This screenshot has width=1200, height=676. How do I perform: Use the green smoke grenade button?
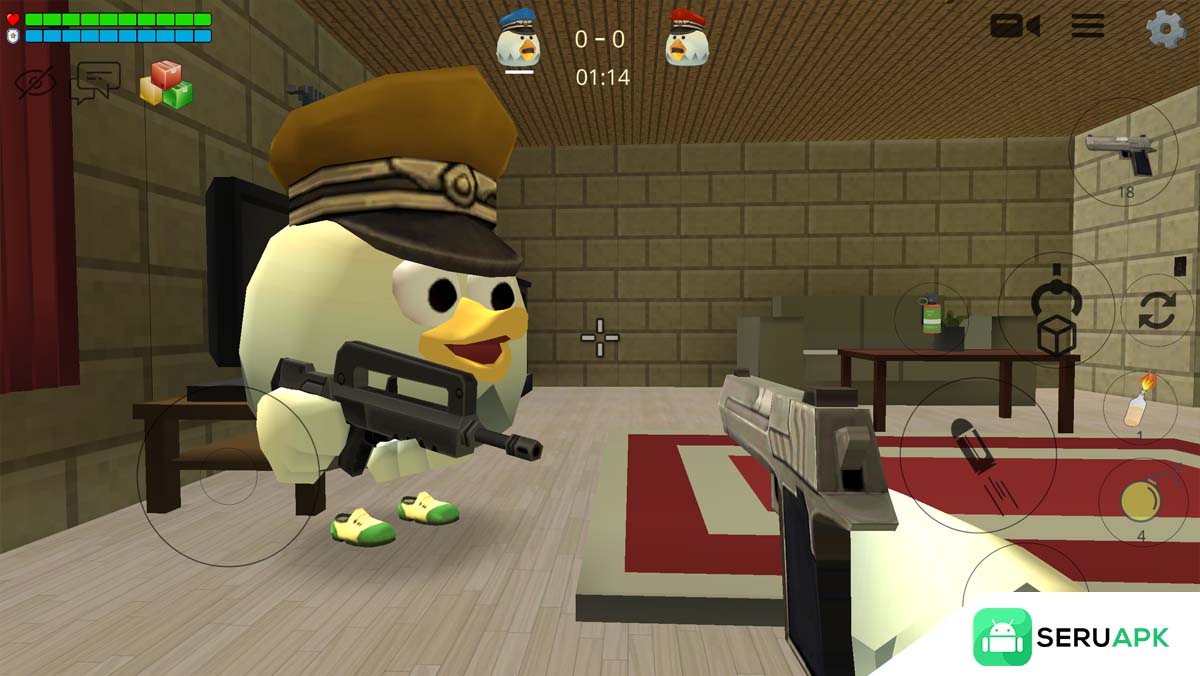click(x=932, y=317)
